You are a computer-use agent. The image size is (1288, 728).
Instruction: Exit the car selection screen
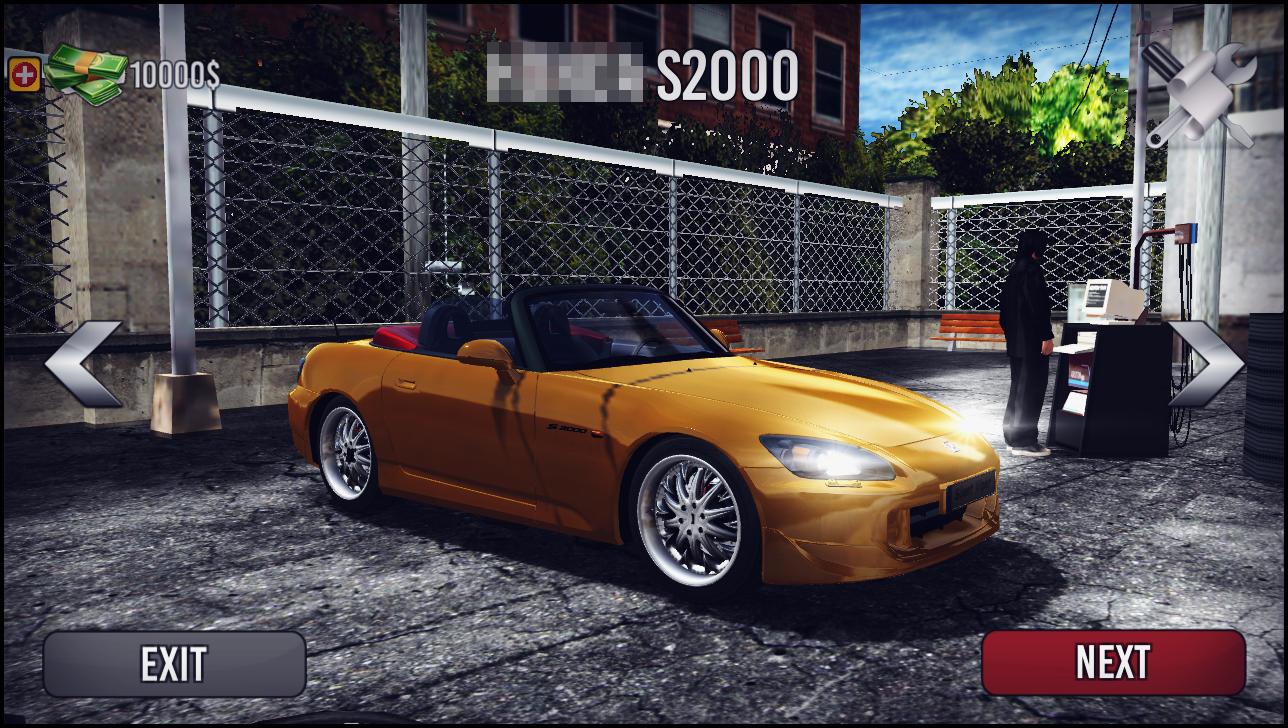(174, 664)
